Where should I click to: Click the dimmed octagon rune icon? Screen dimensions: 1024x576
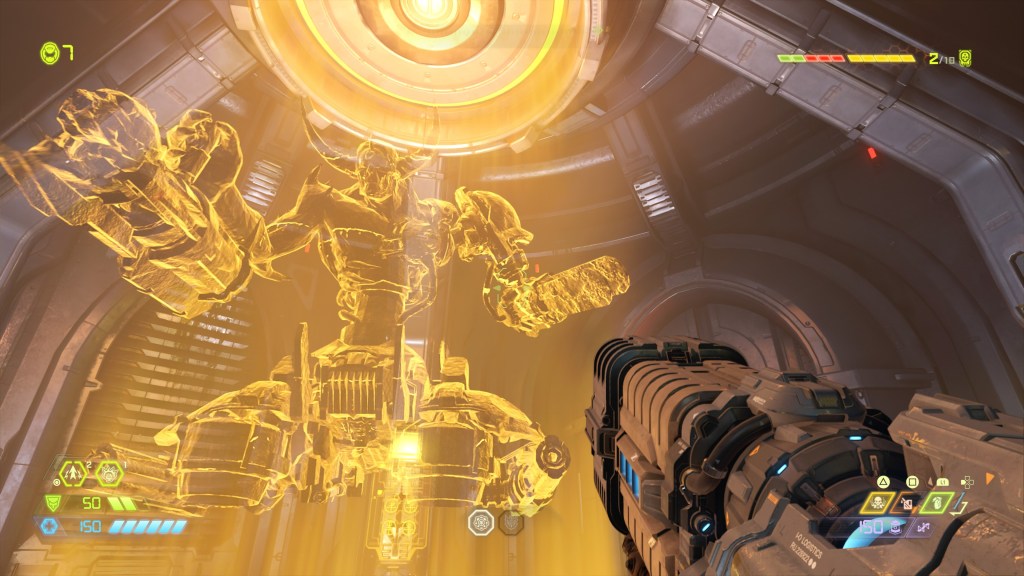coord(511,521)
